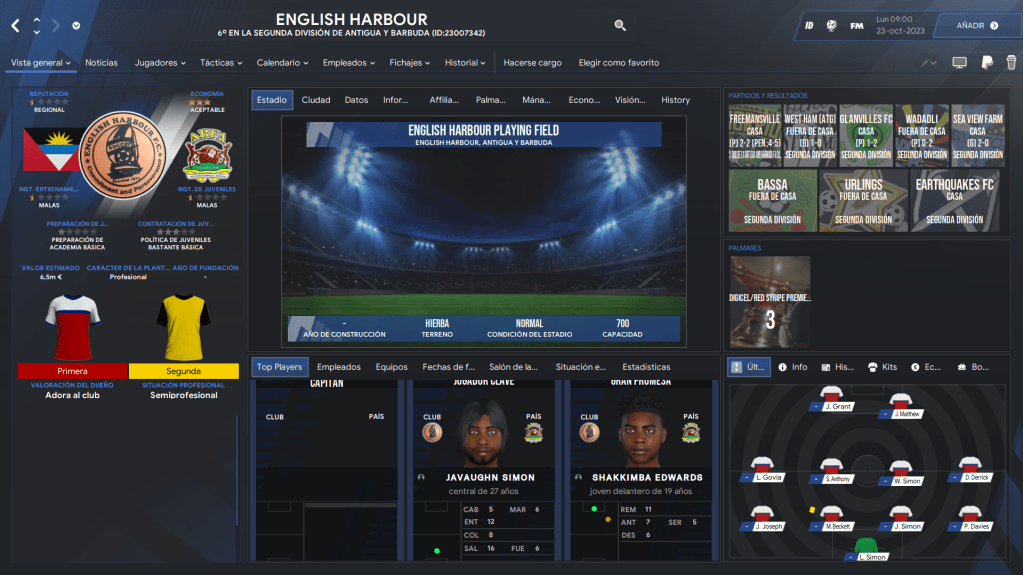Viewport: 1023px width, 575px height.
Task: Open the Tácticas dropdown
Action: pos(222,63)
